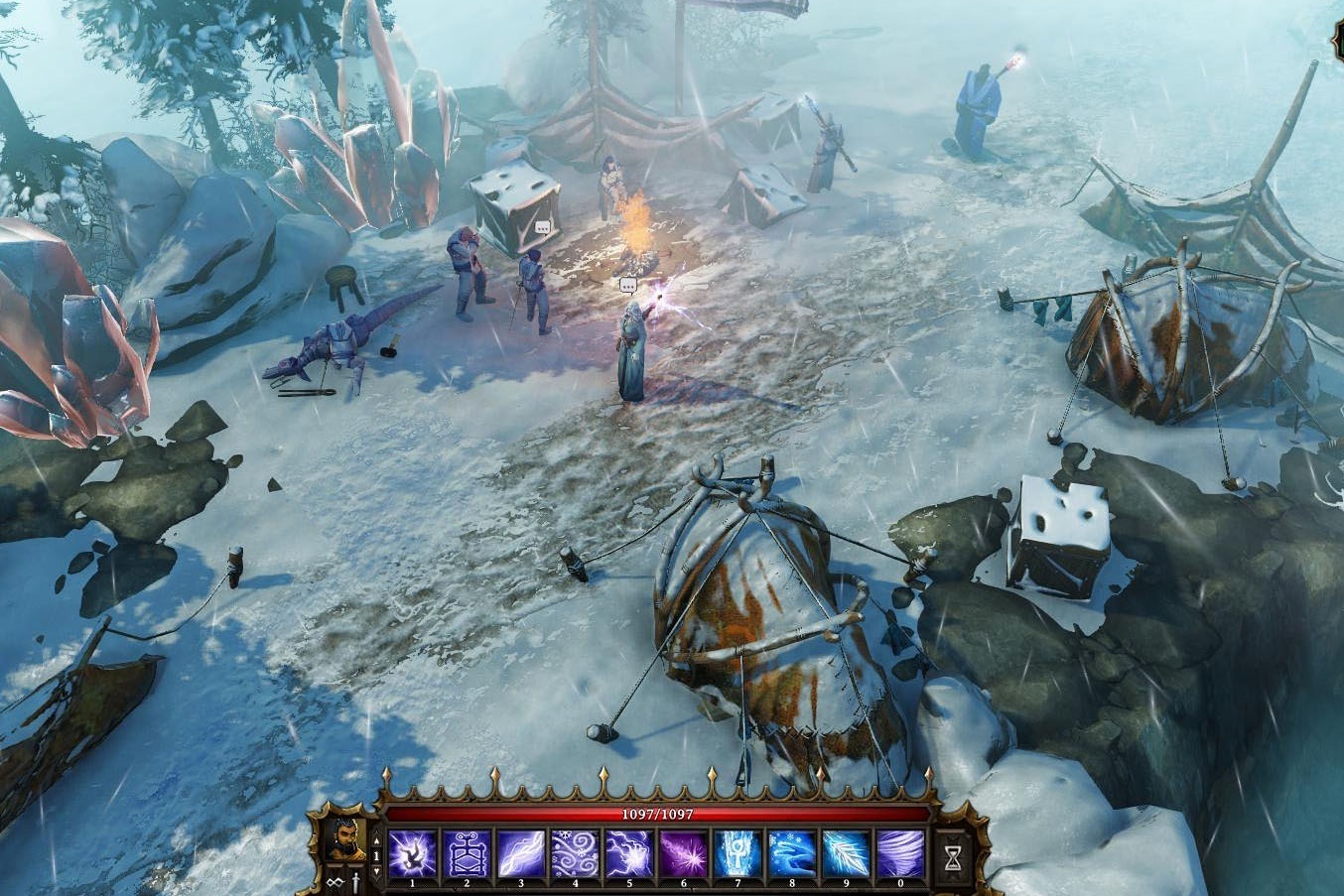Toggle the infinity-symbol chain icon under the portrait
This screenshot has height=896, width=1344.
coord(336,882)
